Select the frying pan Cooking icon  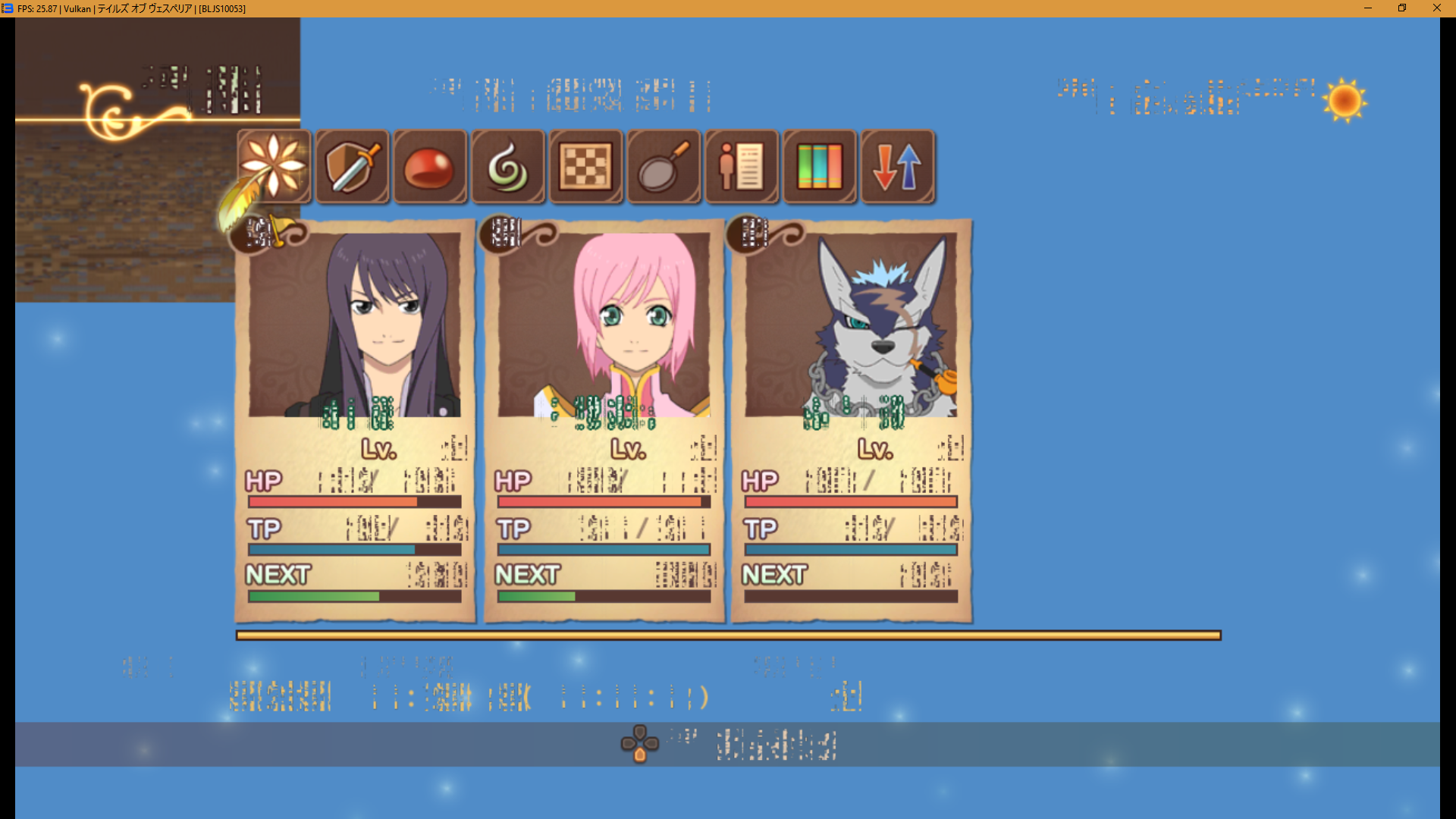664,166
